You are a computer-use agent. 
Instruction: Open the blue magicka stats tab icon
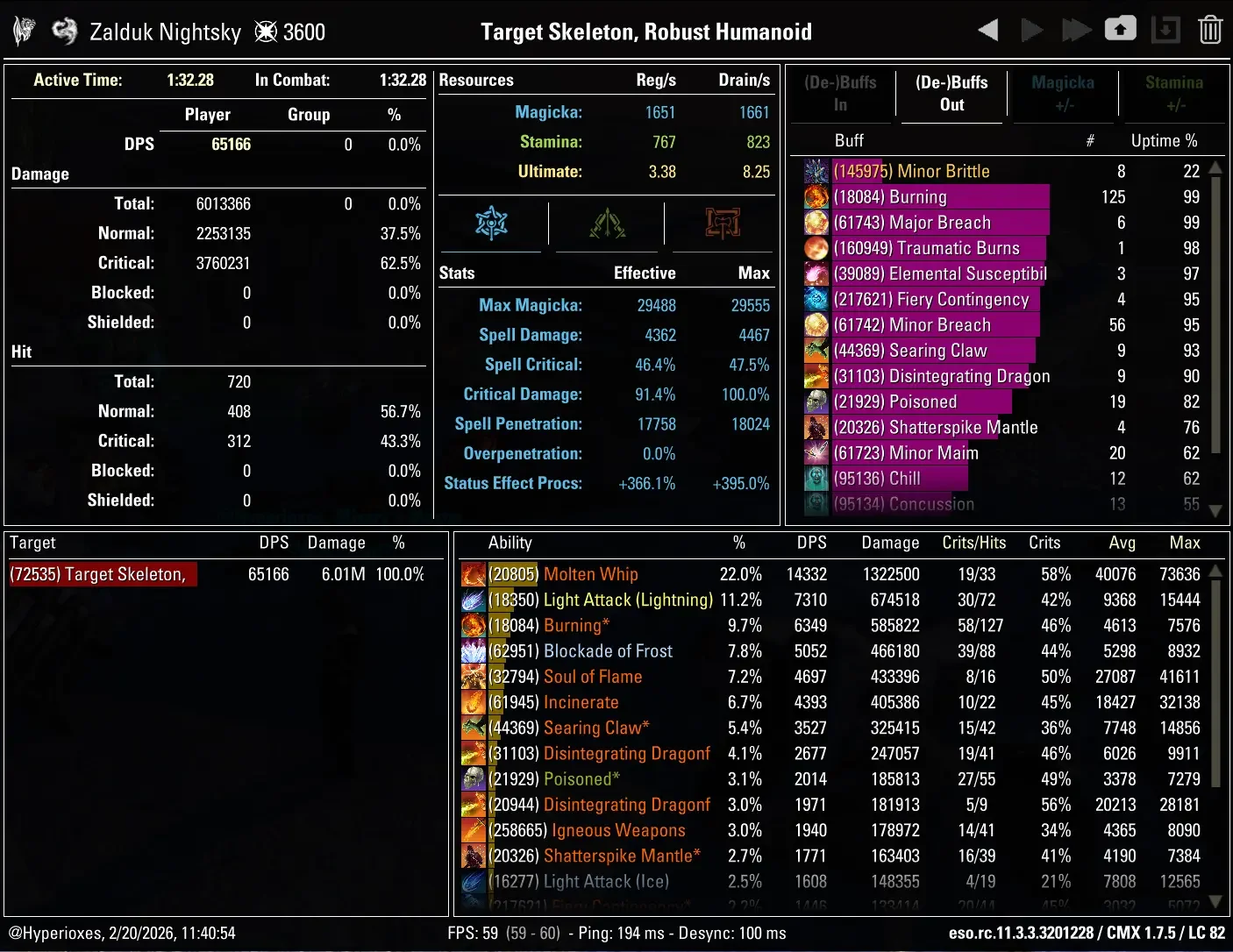pyautogui.click(x=491, y=224)
